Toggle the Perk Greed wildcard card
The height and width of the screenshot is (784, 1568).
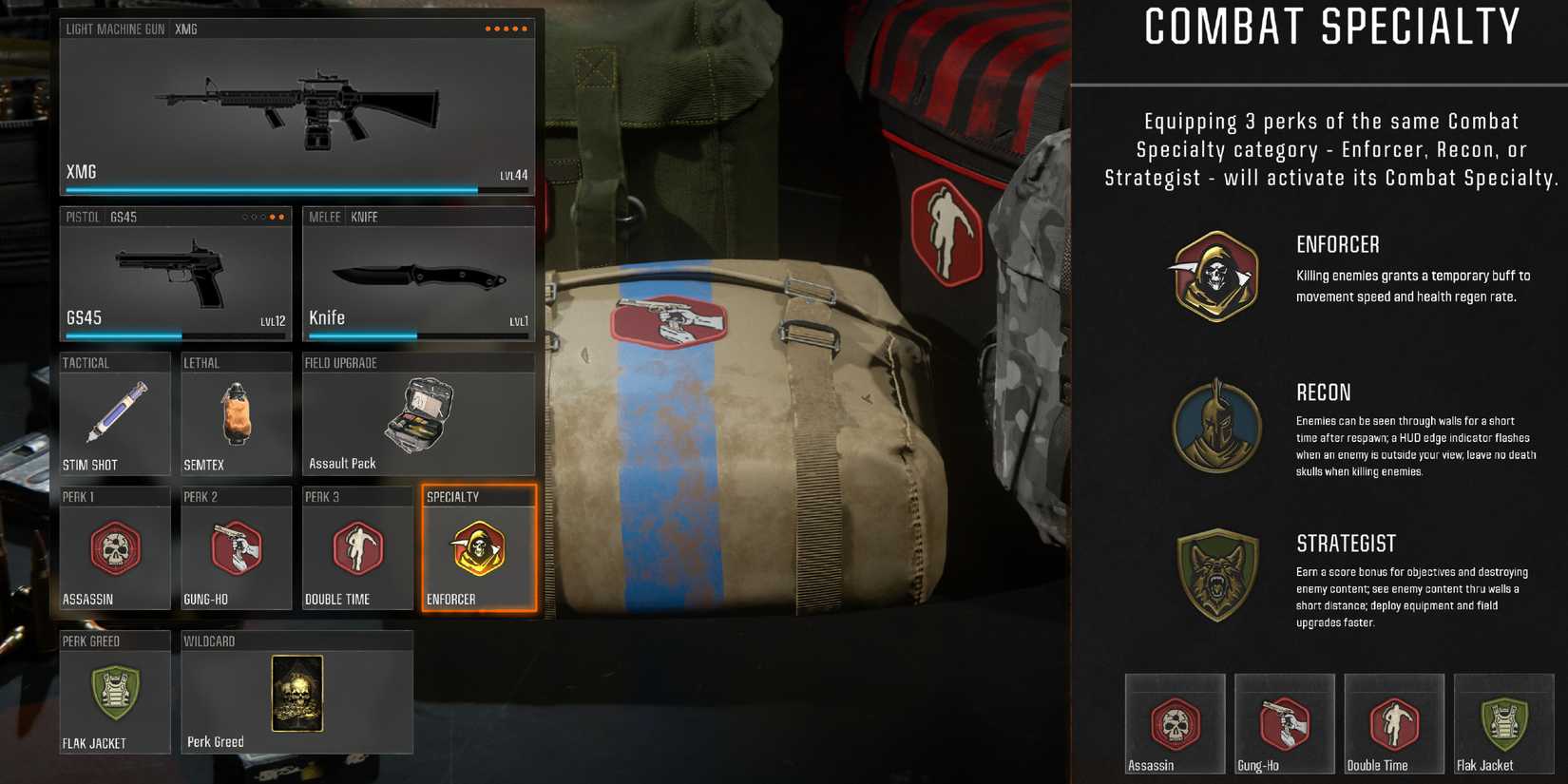(296, 695)
